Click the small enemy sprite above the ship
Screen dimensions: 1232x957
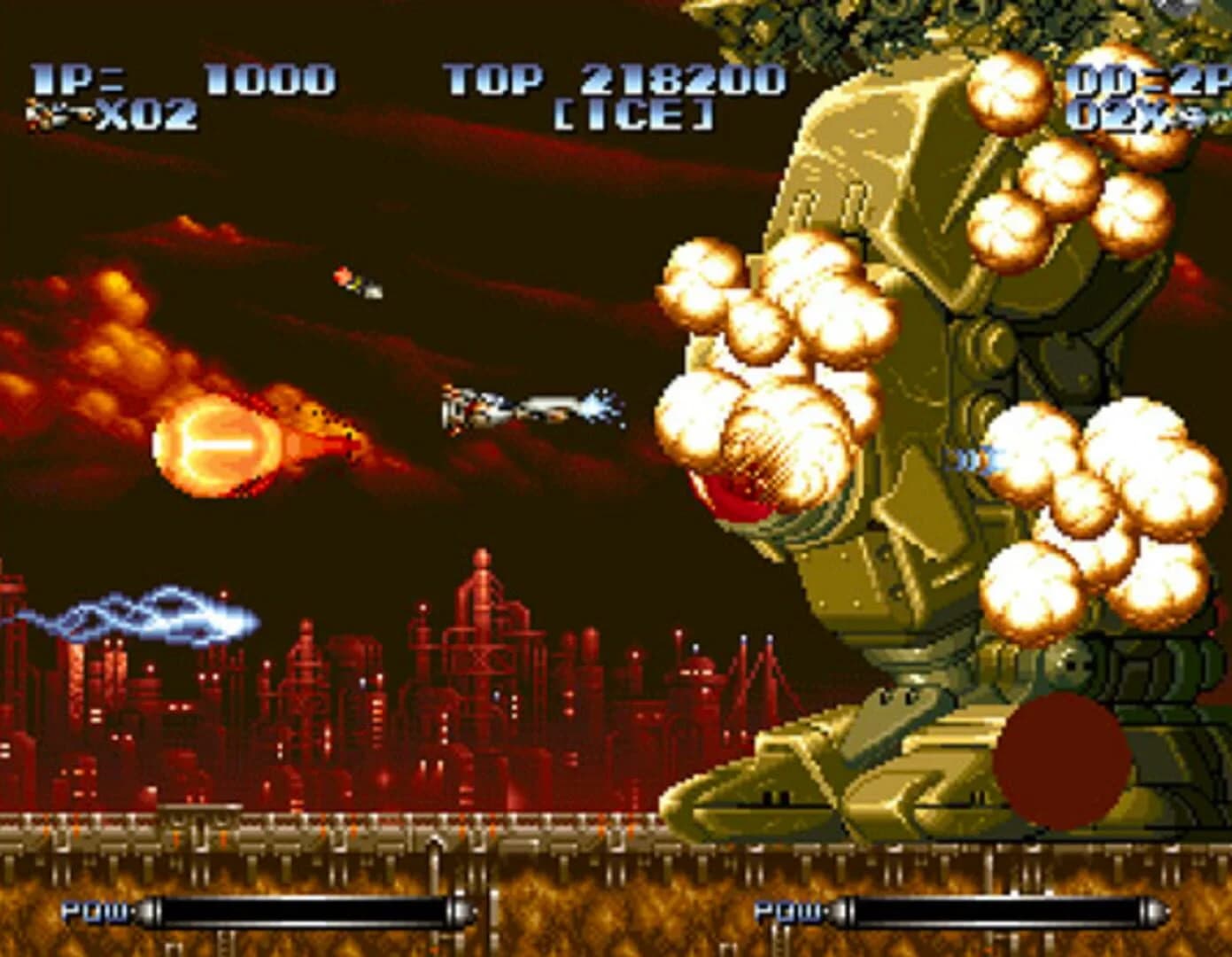354,279
